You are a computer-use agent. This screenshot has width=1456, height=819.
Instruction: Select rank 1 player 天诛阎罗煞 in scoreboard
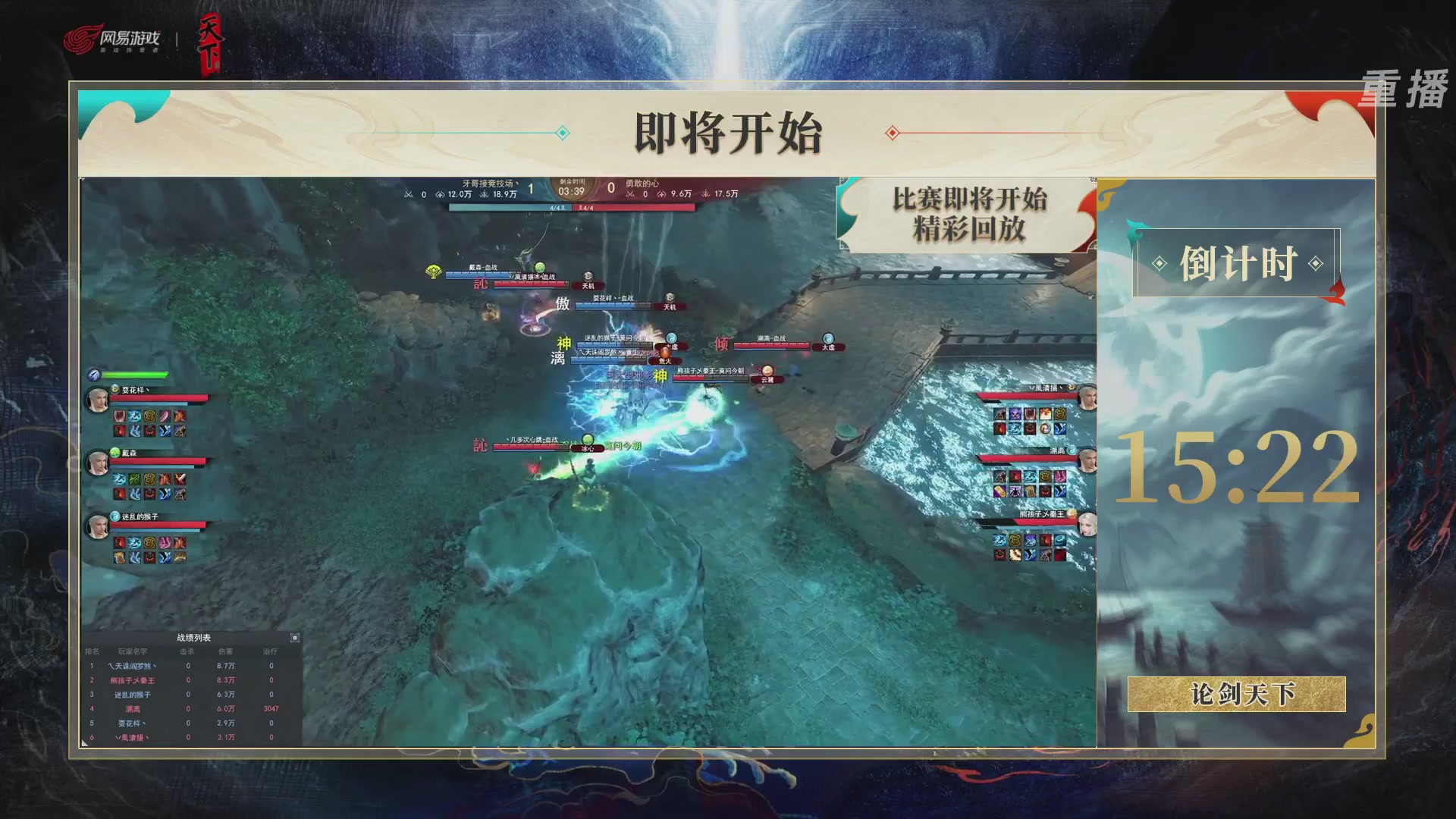[x=133, y=666]
